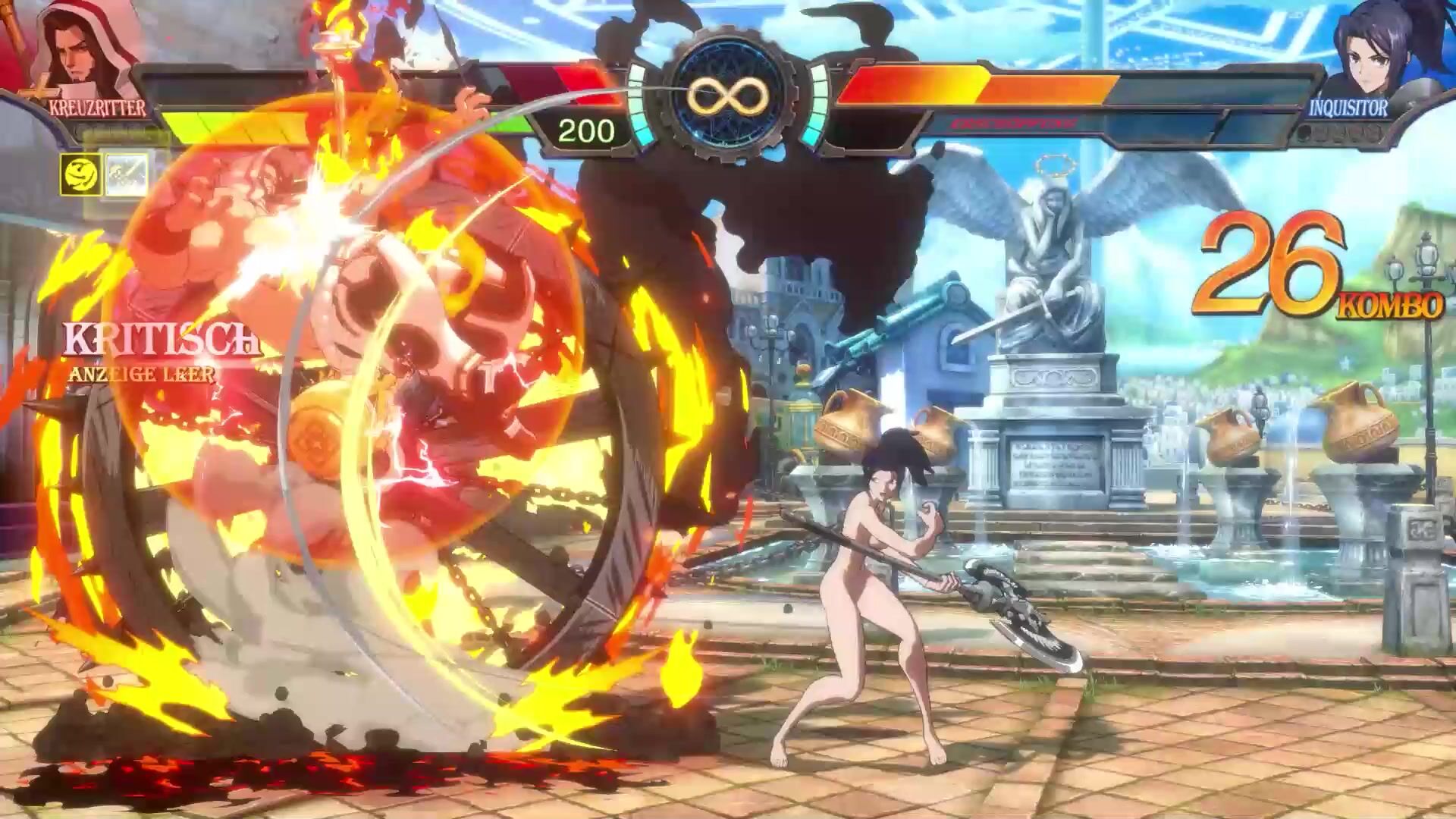This screenshot has width=1456, height=819.
Task: Select the silver sword buff icon
Action: pyautogui.click(x=125, y=174)
